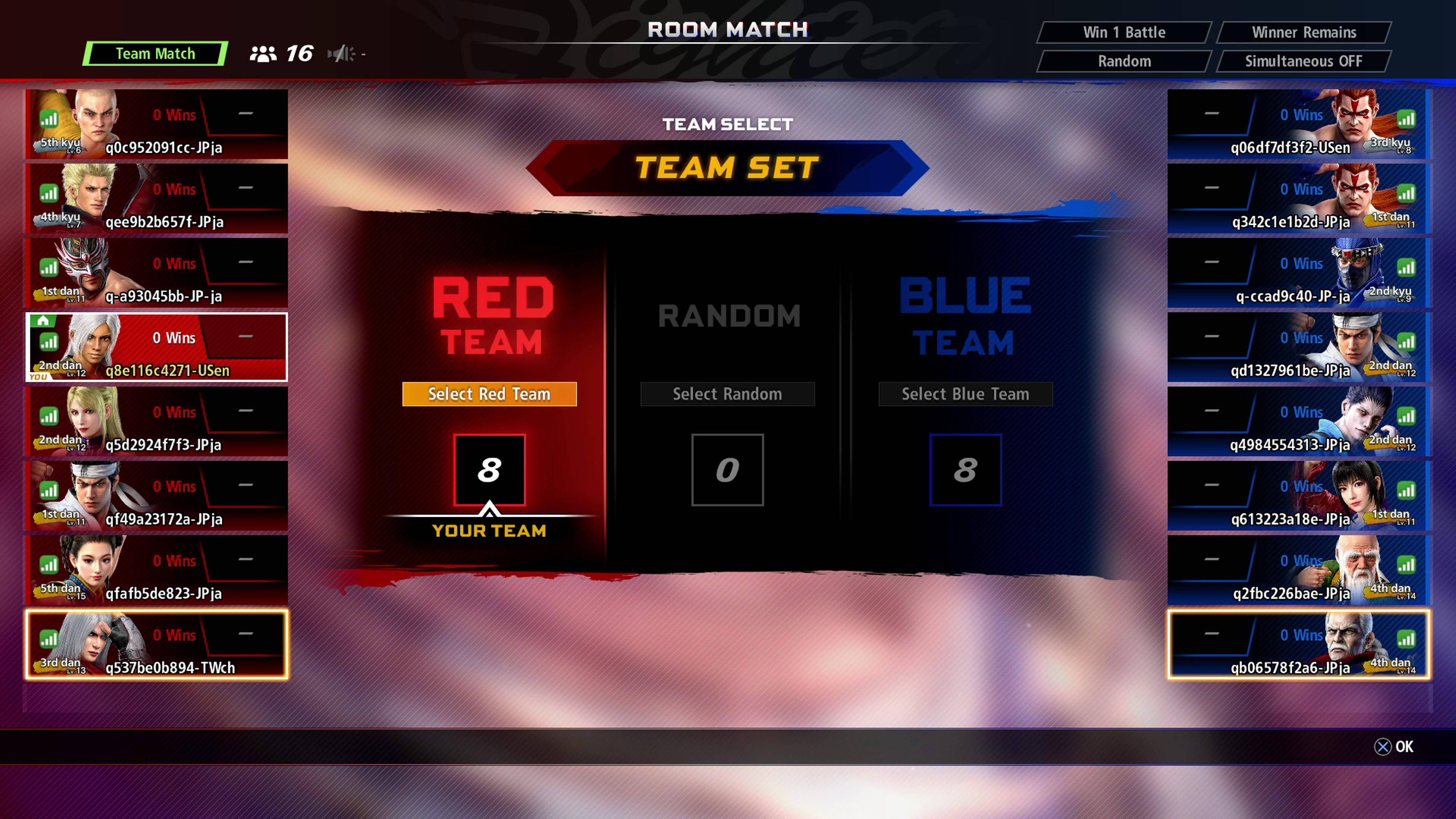Screen dimensions: 1456x819
Task: Click the Simultaneous OFF setting
Action: click(x=1304, y=61)
